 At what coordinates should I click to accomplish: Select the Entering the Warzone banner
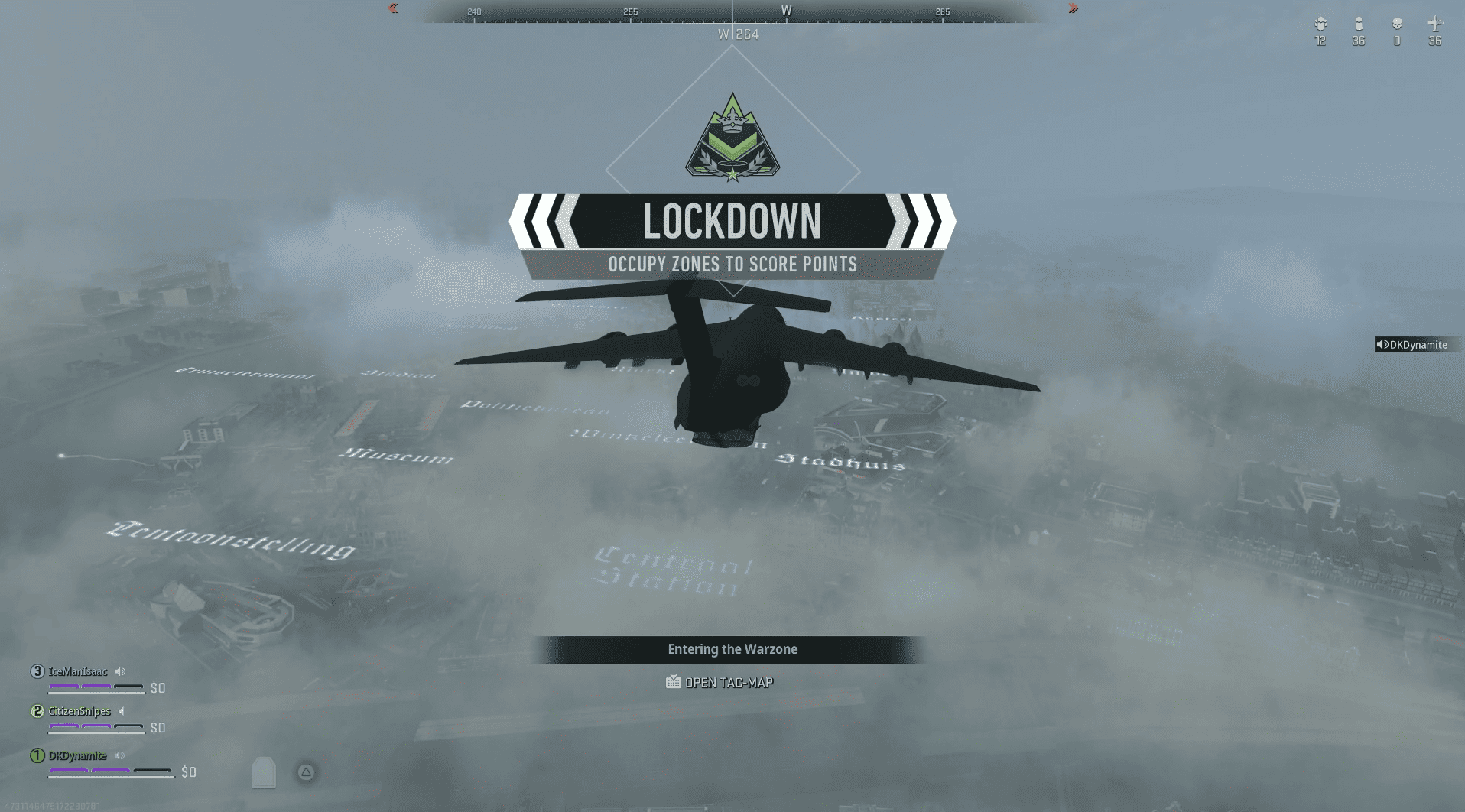tap(732, 649)
